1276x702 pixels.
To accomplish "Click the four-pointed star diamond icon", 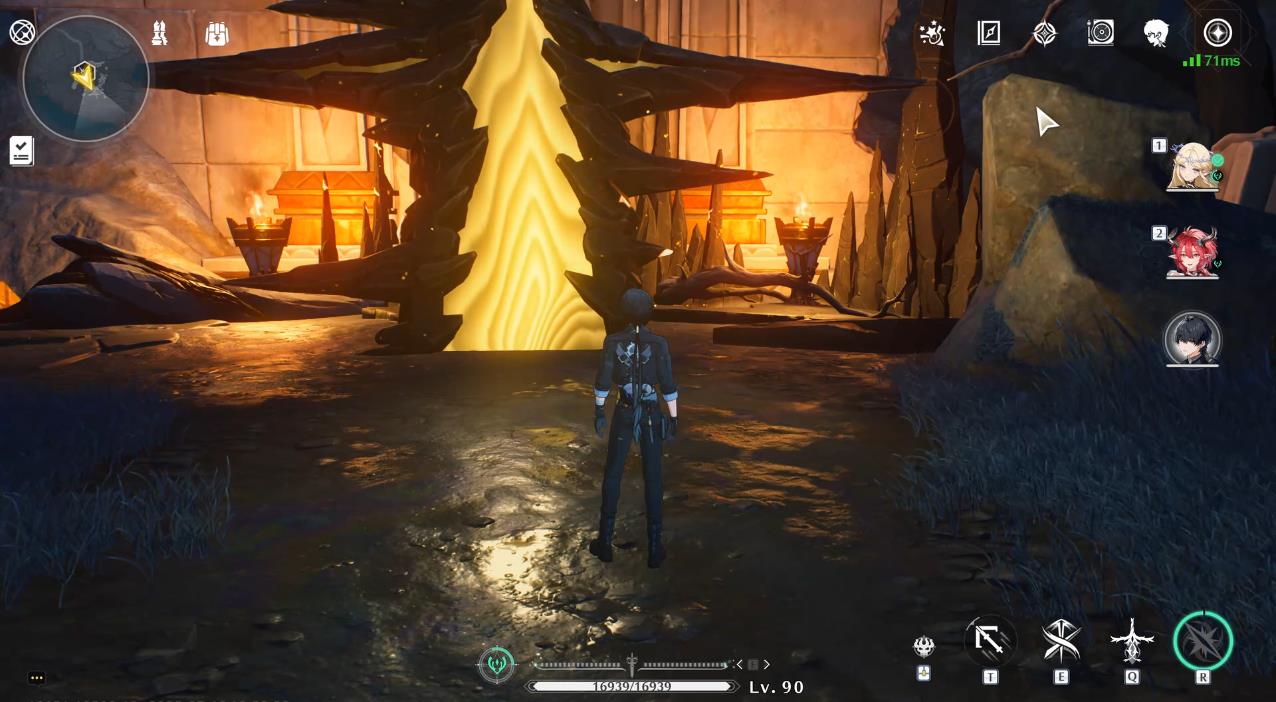I will coord(1044,34).
